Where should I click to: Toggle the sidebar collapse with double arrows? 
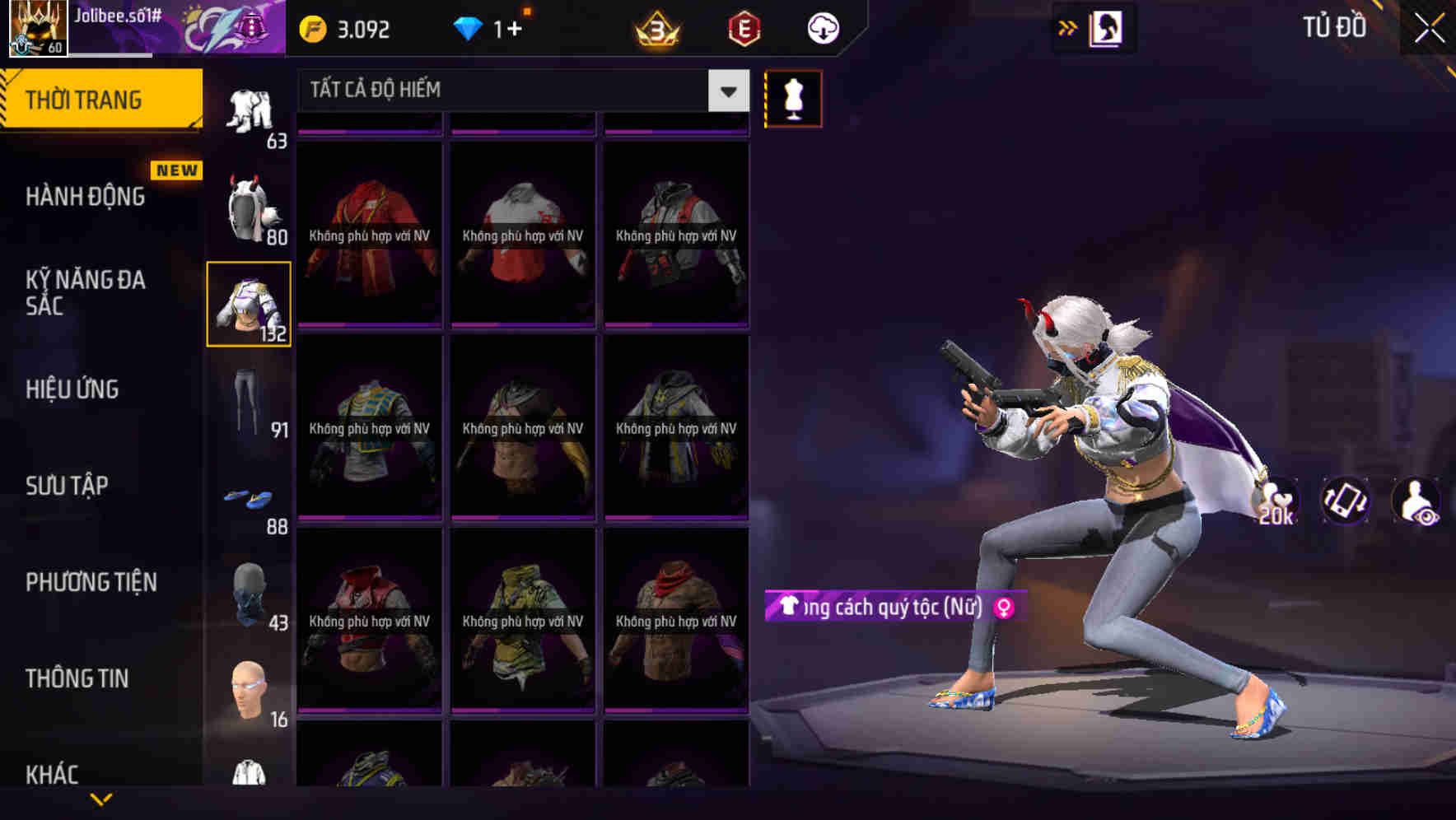[1068, 27]
